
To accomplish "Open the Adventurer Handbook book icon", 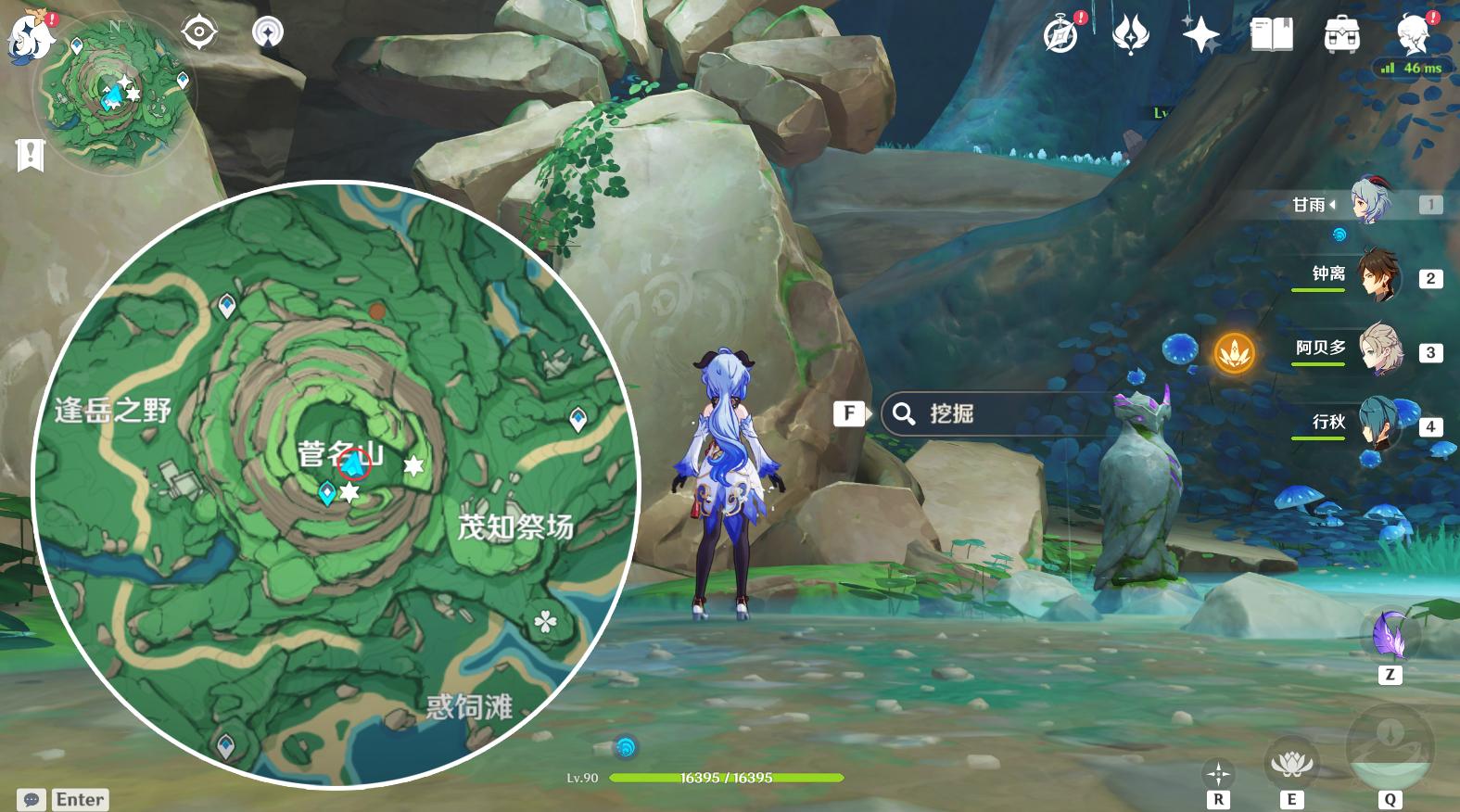I will tap(1271, 35).
